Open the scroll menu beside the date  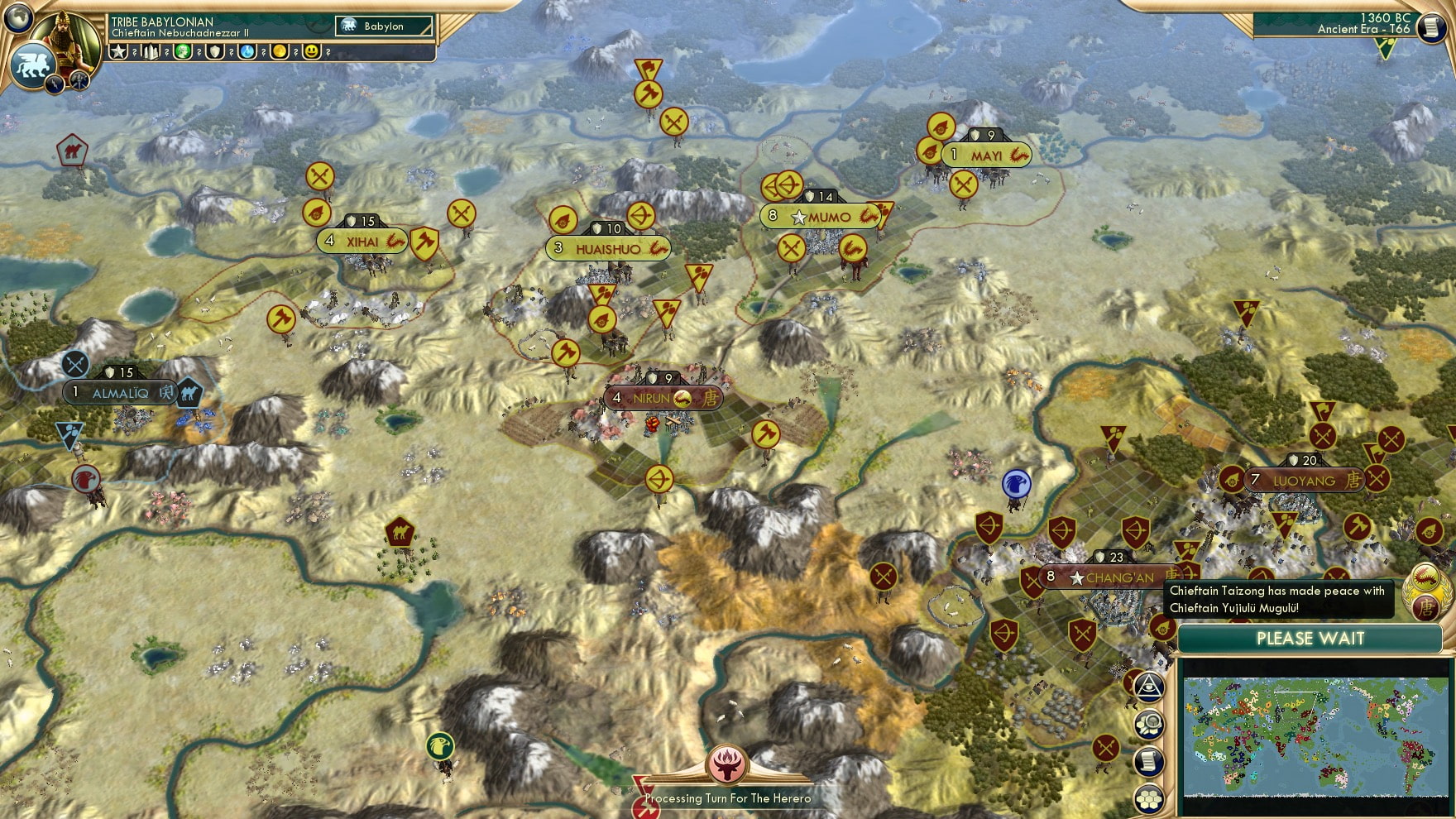1430,27
